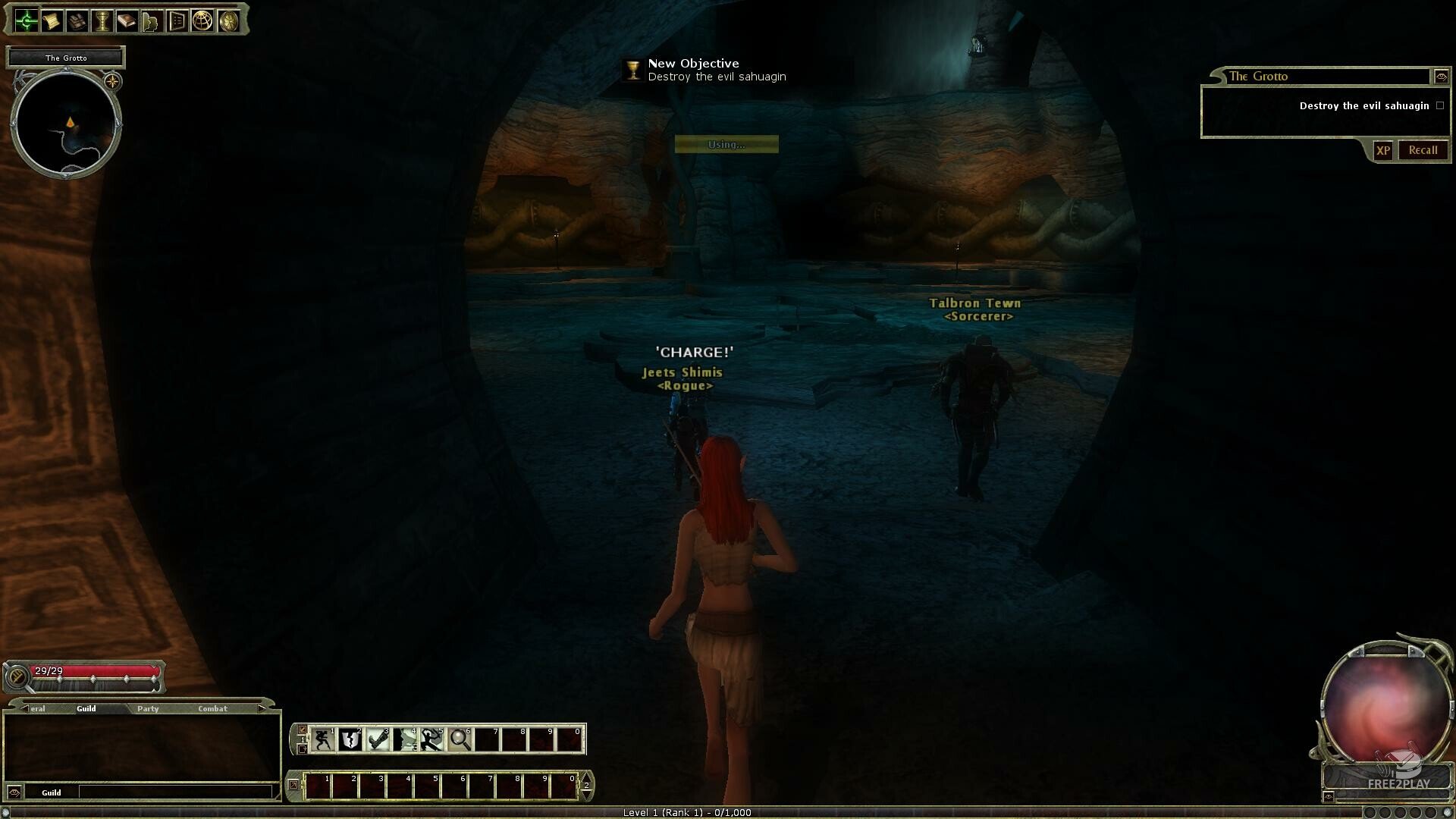This screenshot has height=819, width=1456.
Task: Click the chat input field next to Guild
Action: (174, 792)
